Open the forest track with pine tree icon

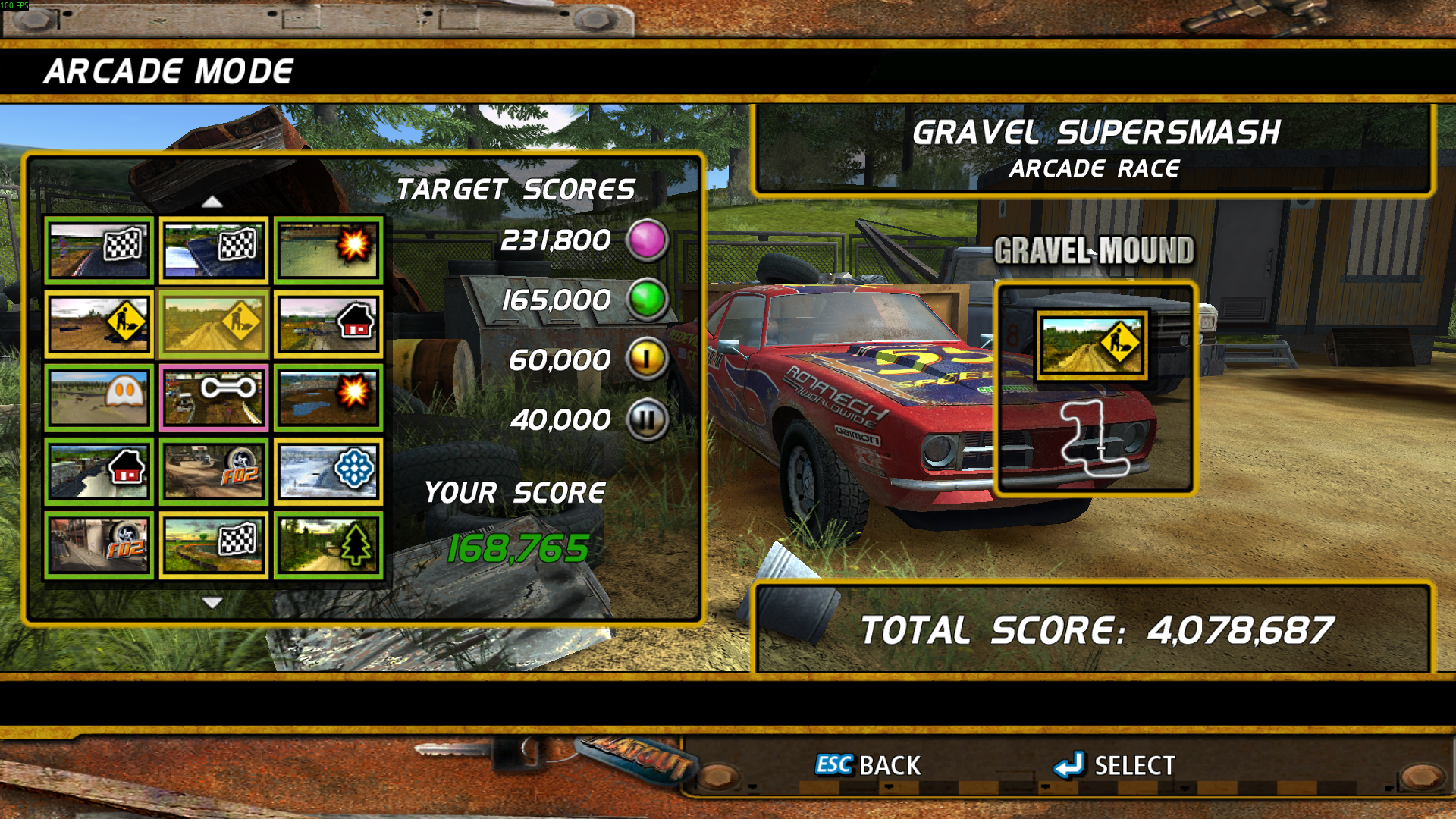point(328,544)
